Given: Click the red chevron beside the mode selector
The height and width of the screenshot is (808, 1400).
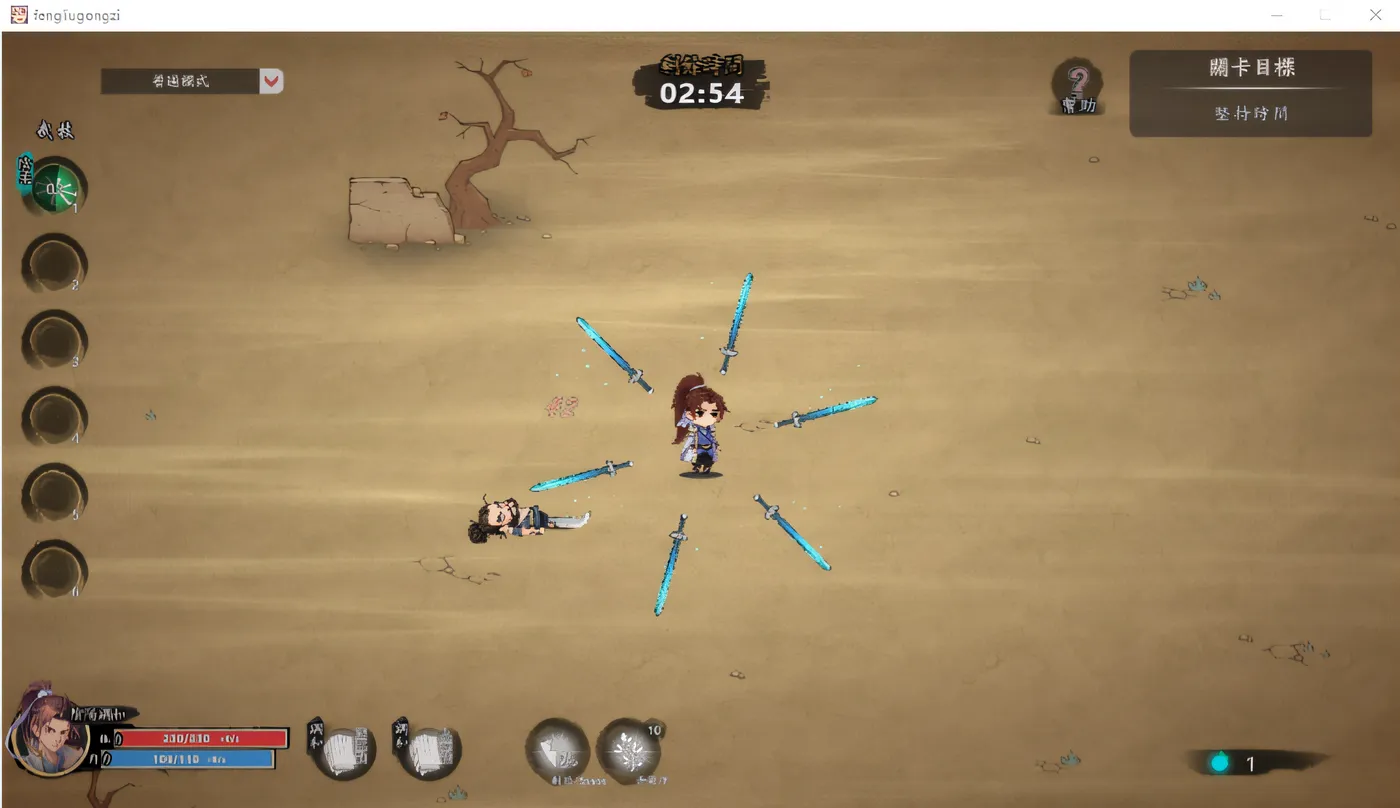Looking at the screenshot, I should coord(271,82).
